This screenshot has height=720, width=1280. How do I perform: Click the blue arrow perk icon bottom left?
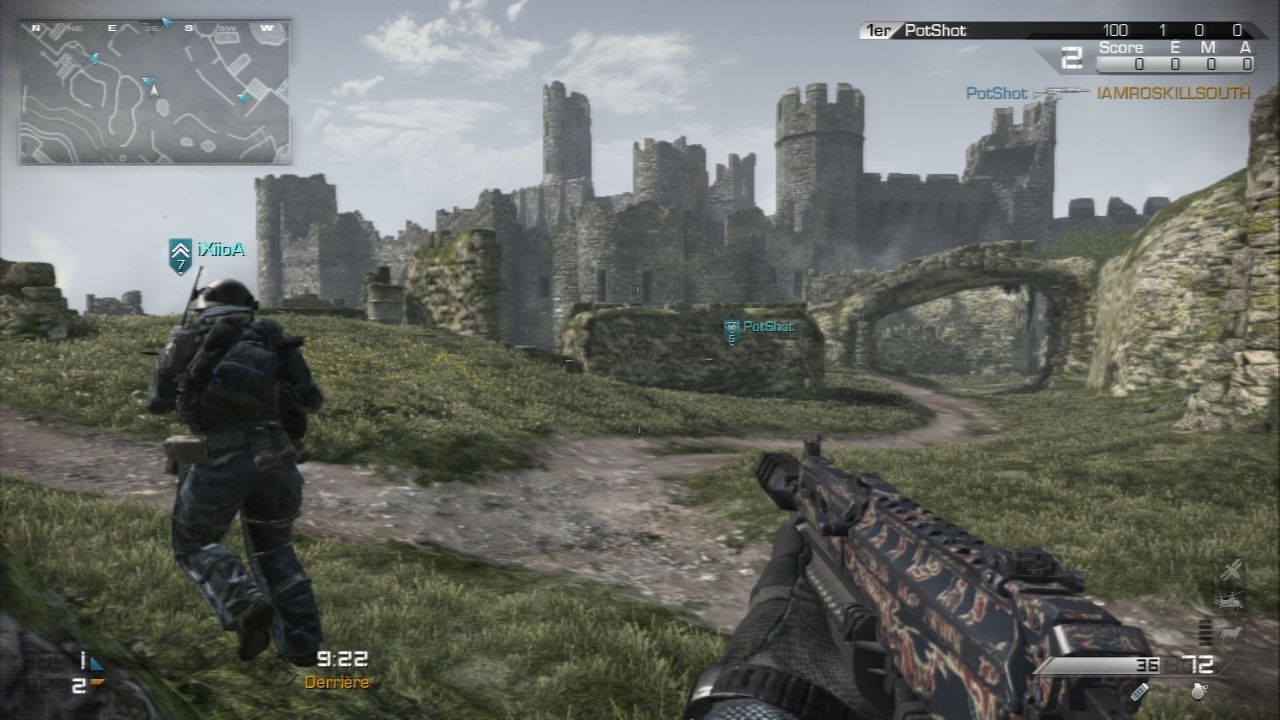click(x=94, y=663)
